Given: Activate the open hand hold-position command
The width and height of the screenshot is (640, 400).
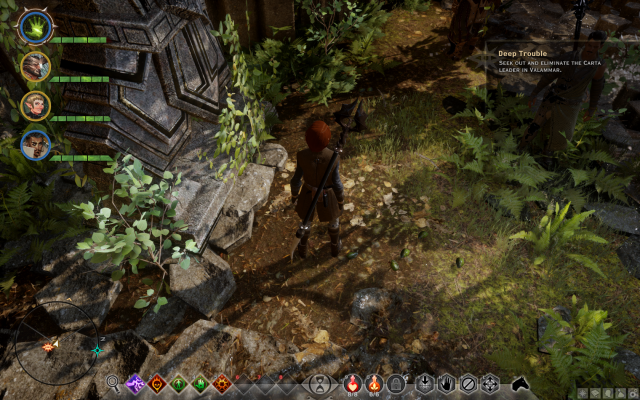Looking at the screenshot, I should pos(446,382).
